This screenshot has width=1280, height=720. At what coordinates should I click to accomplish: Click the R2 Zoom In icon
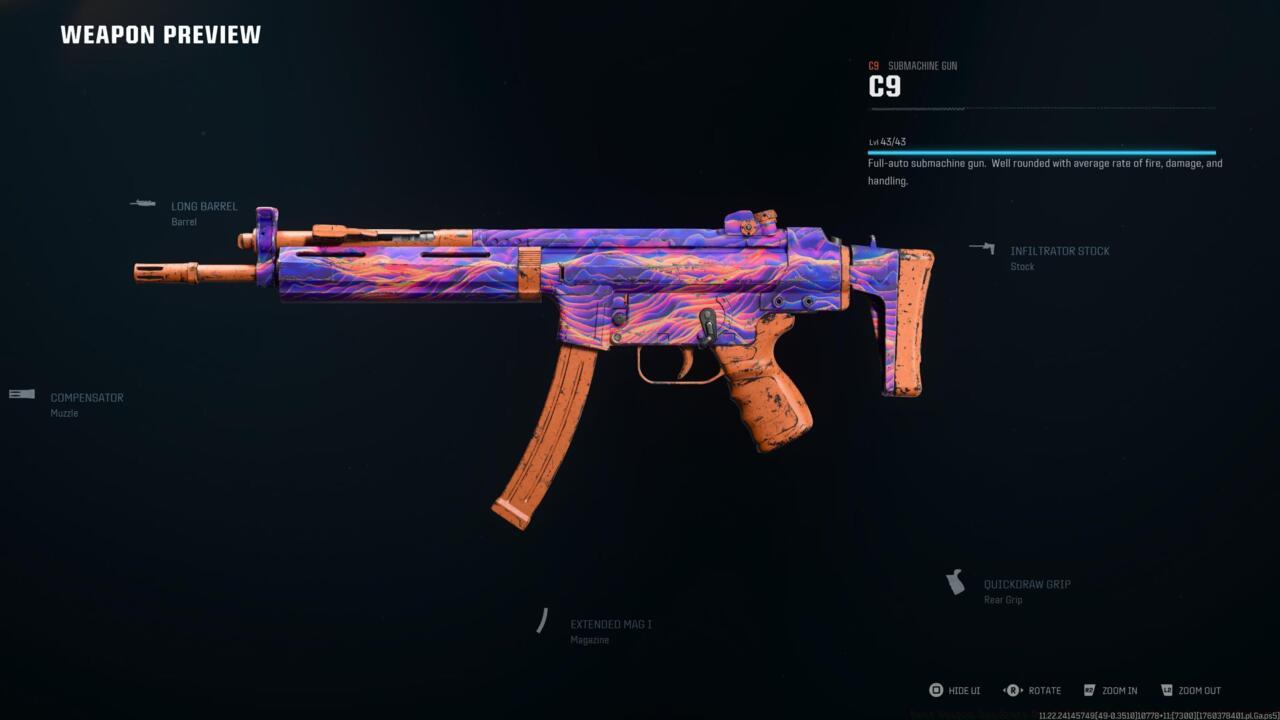pyautogui.click(x=1089, y=690)
